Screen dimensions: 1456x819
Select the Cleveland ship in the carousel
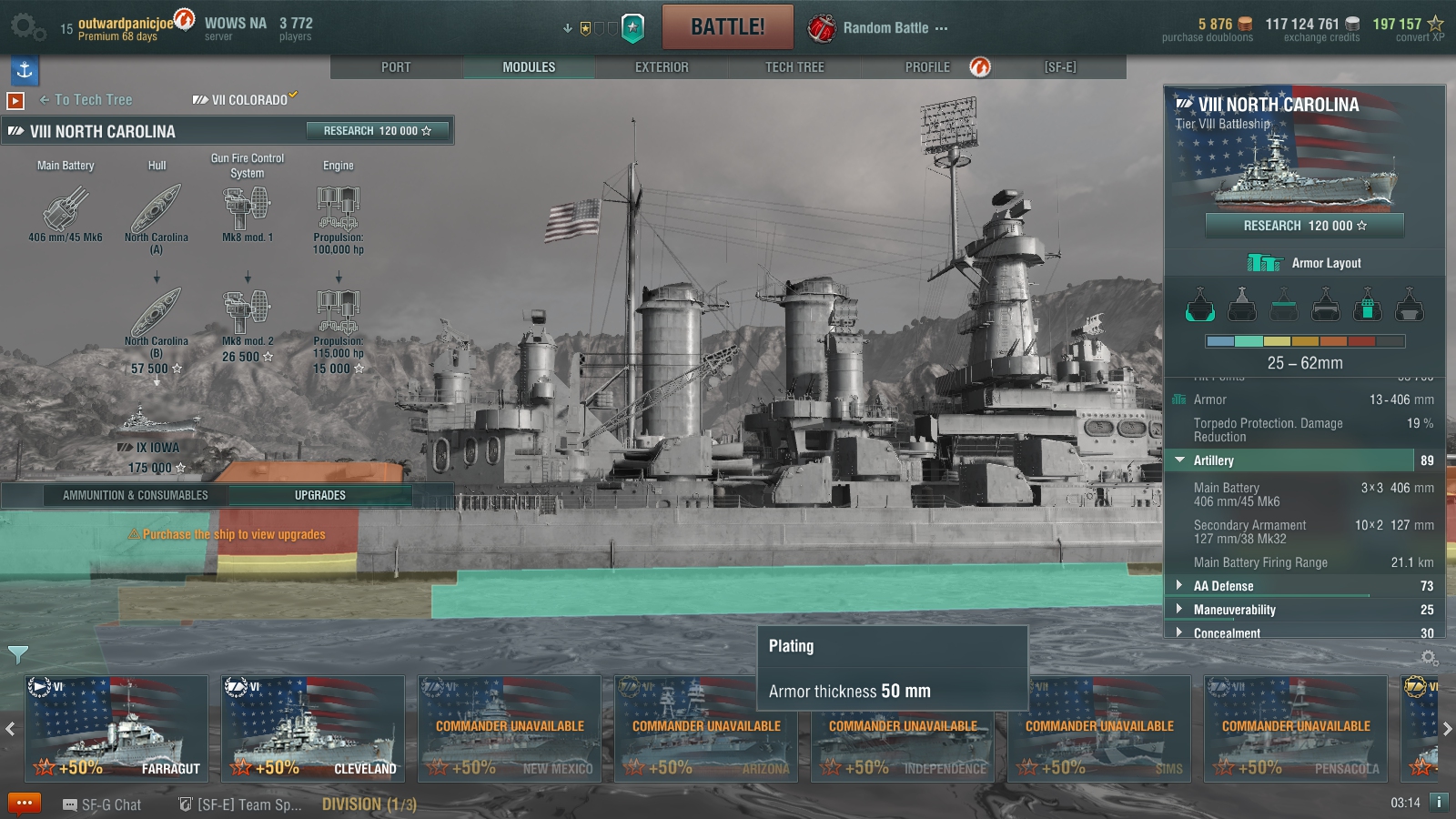(x=313, y=728)
